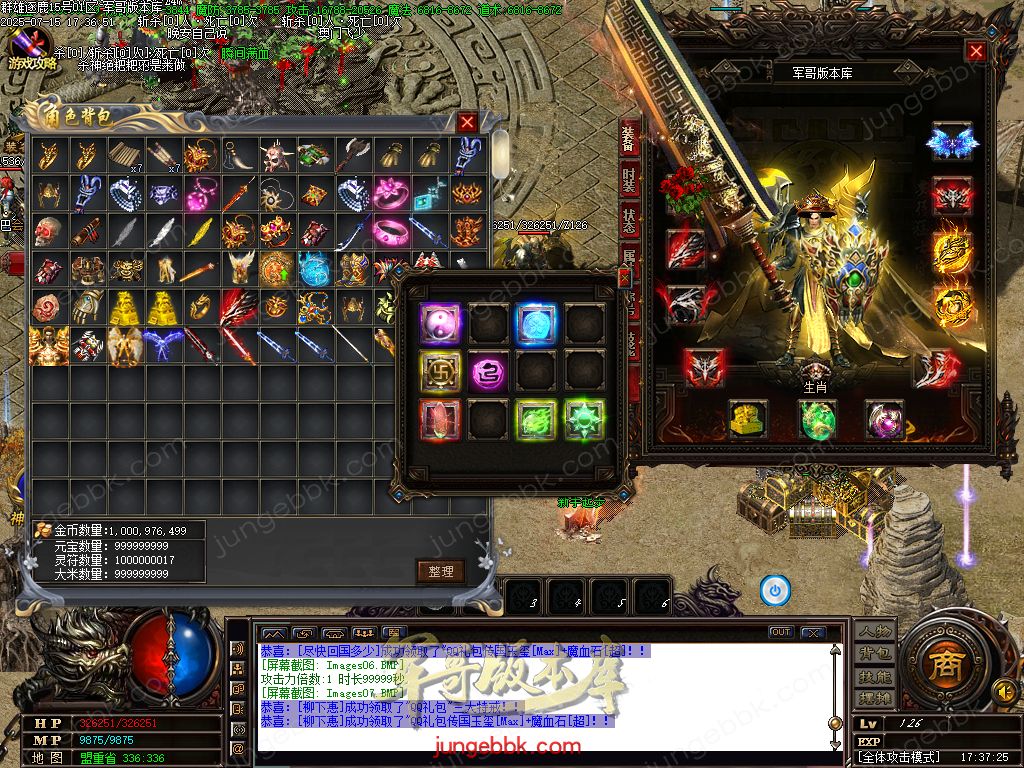
Task: Select the blue ice wings equipment slot
Action: point(951,142)
